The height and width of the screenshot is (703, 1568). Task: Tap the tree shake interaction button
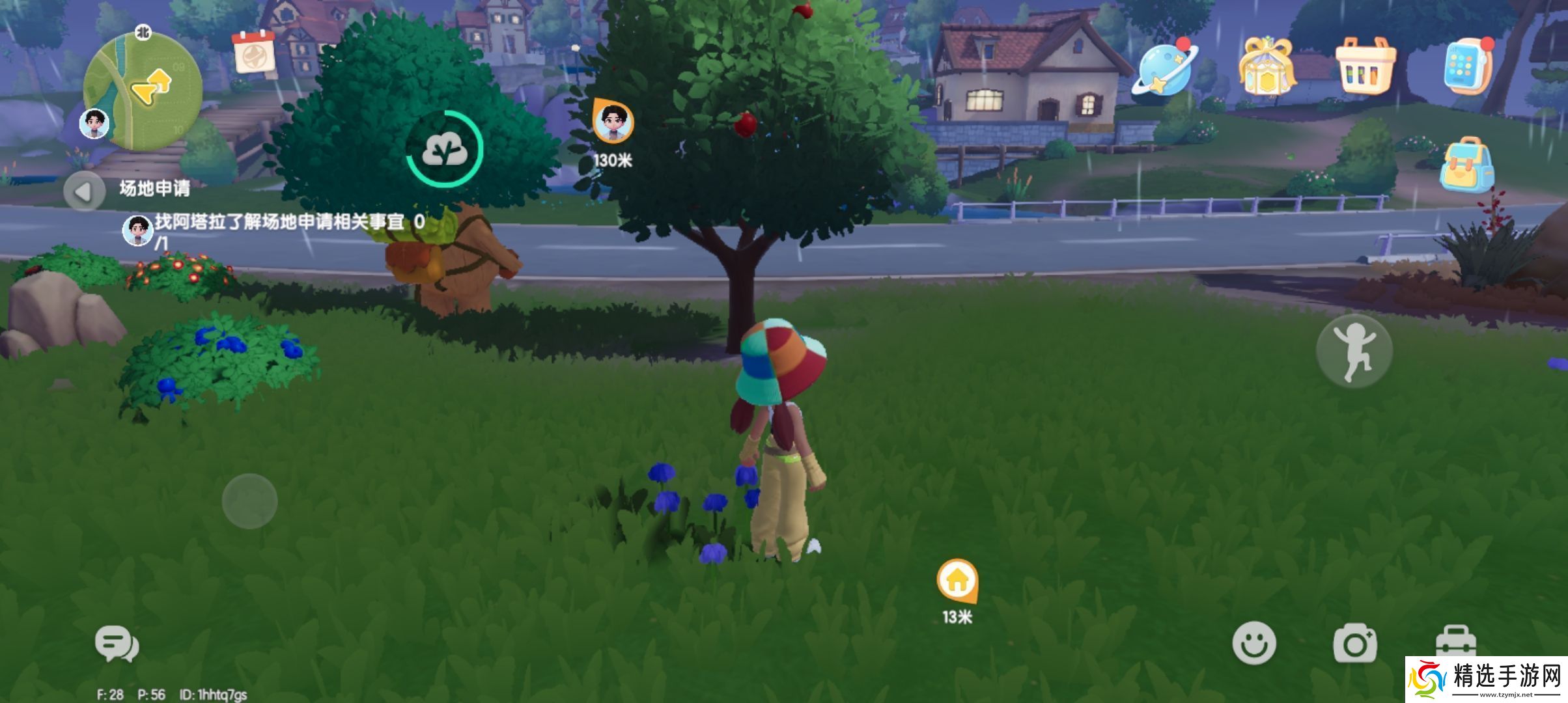coord(445,149)
